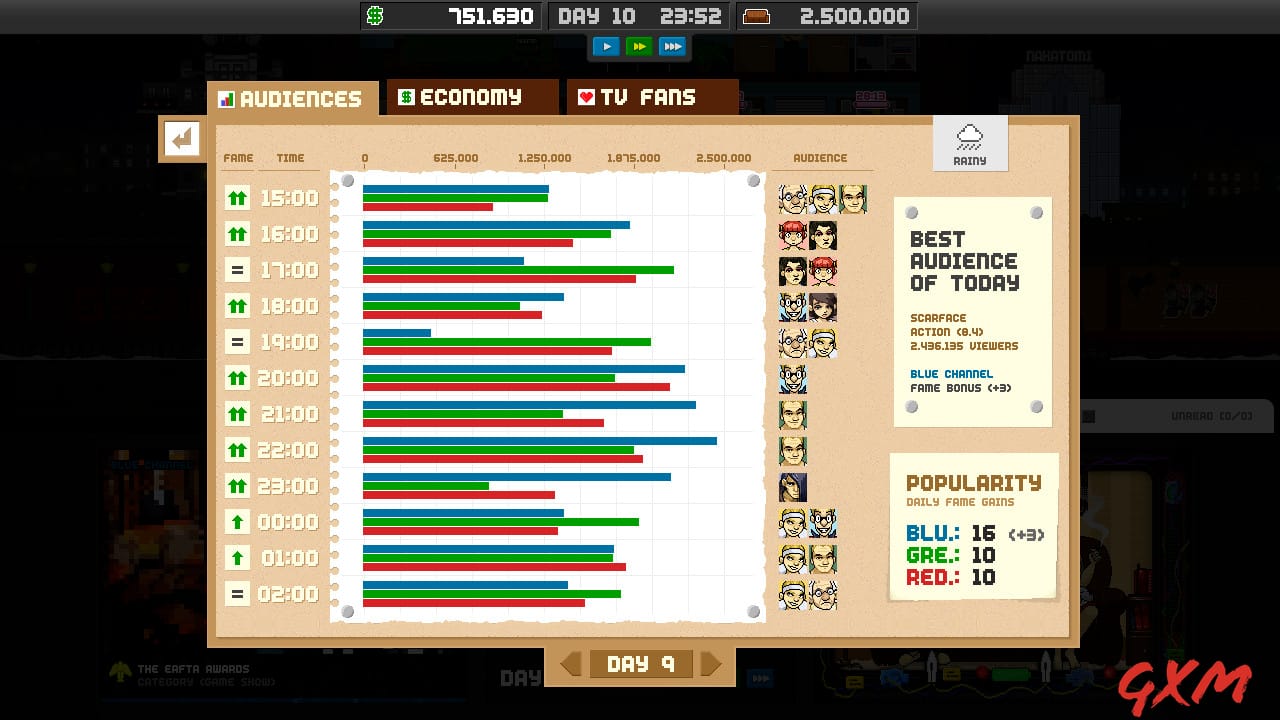Select the fastest game speed icon
The image size is (1280, 720).
pos(673,46)
